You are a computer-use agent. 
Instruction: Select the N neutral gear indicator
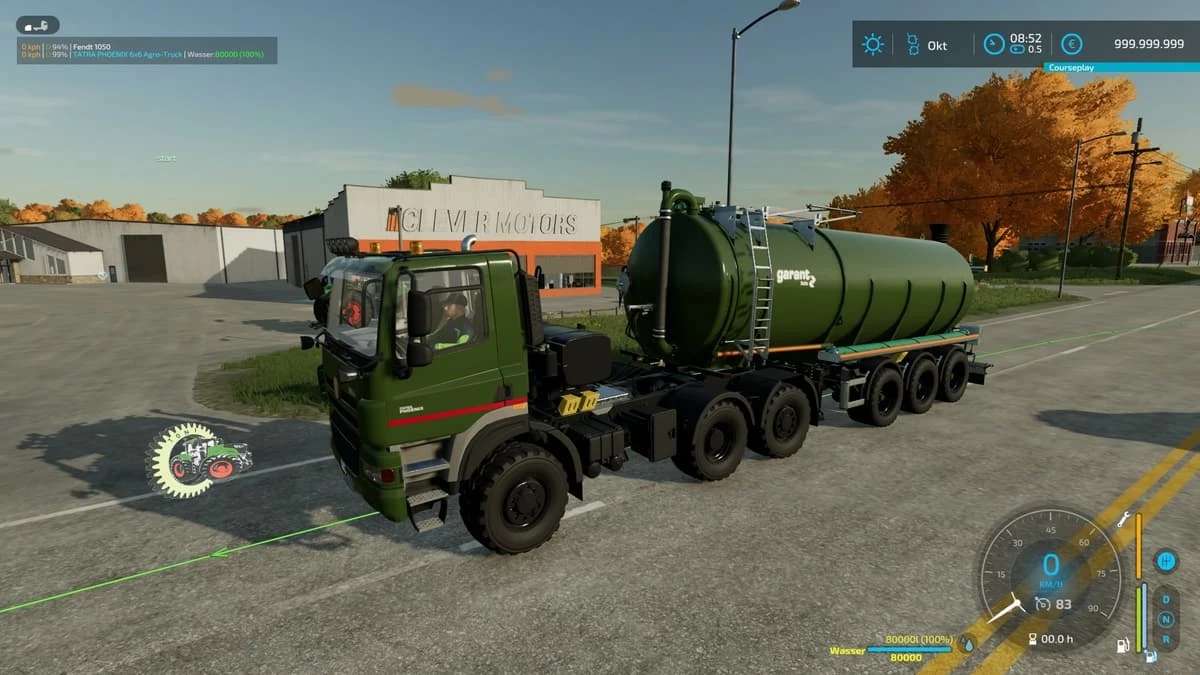coord(1165,618)
